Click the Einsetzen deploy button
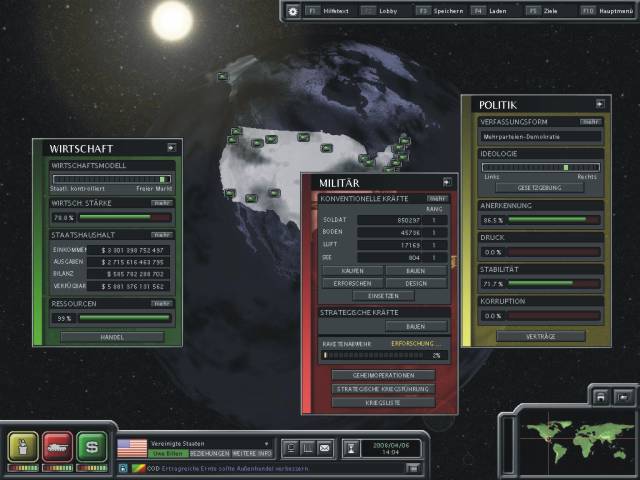Image resolution: width=640 pixels, height=480 pixels. point(383,296)
